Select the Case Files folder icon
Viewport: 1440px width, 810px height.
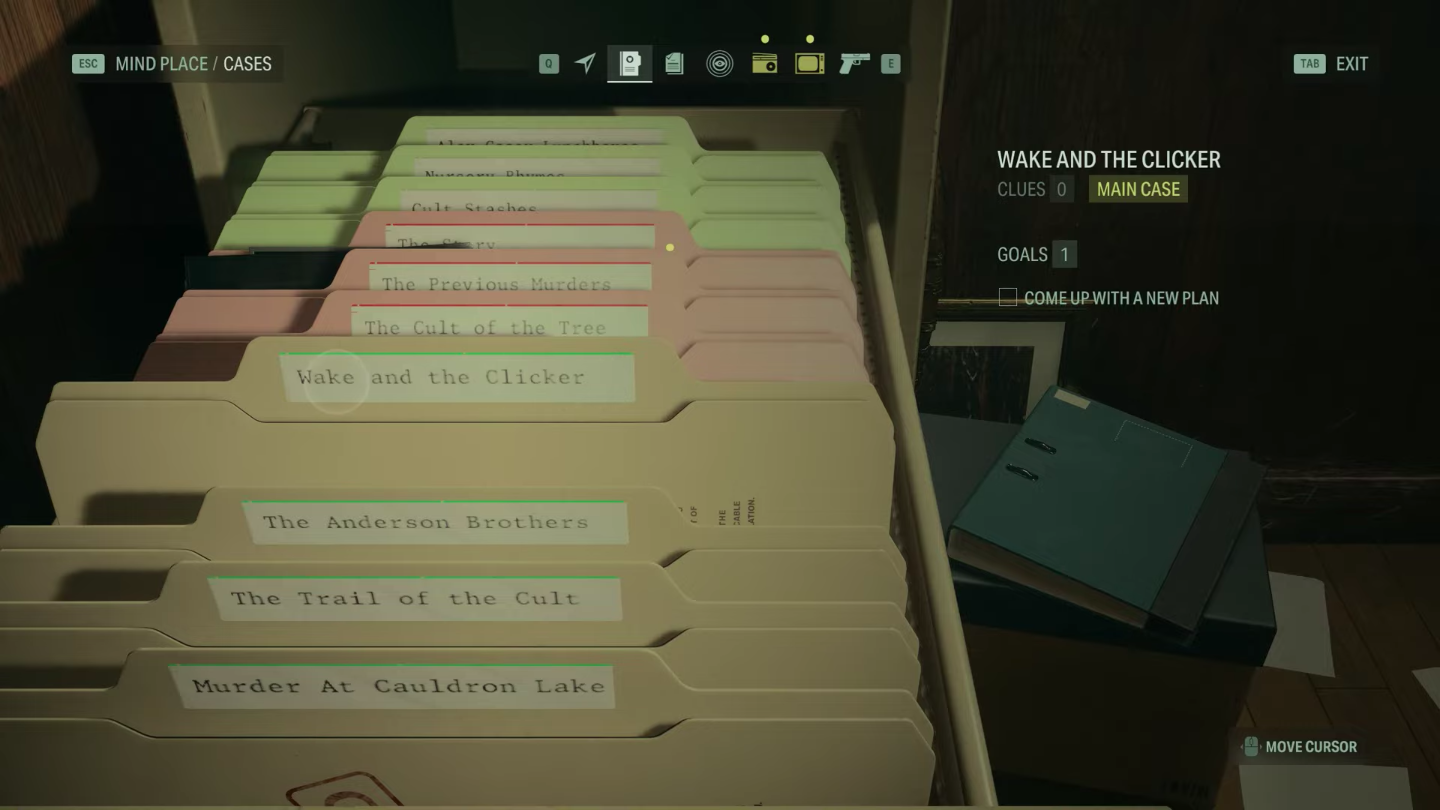(x=630, y=62)
